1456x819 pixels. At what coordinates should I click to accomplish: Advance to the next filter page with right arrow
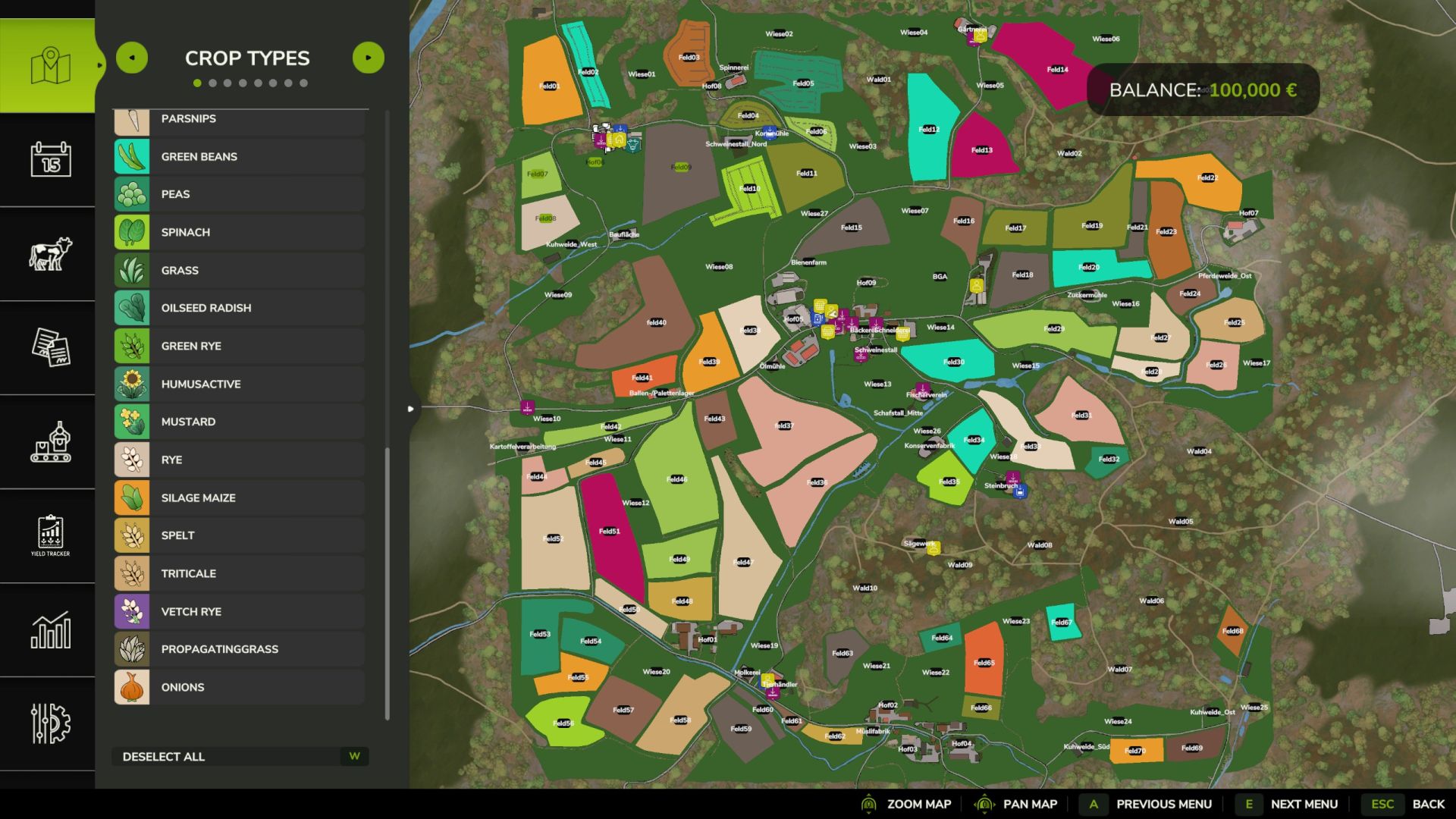click(369, 57)
